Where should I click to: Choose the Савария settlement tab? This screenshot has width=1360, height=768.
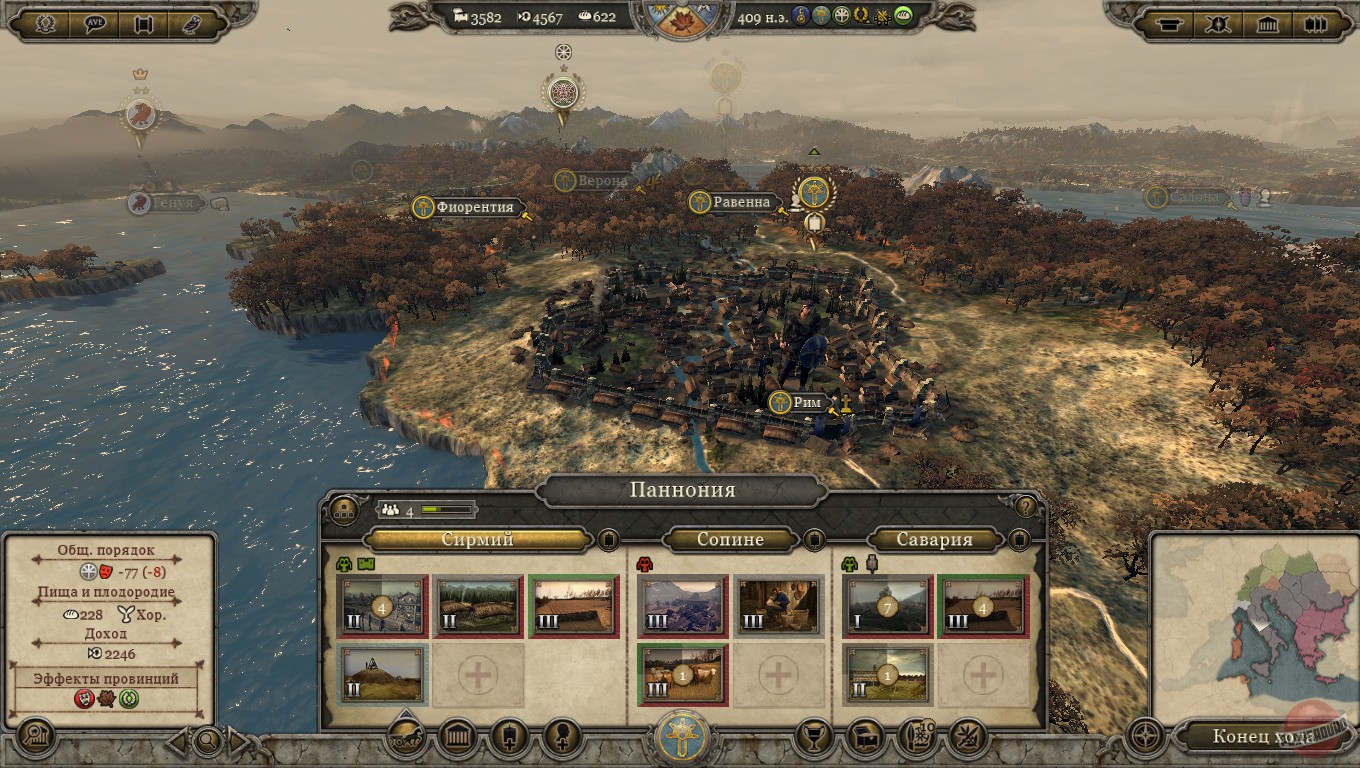click(x=934, y=540)
